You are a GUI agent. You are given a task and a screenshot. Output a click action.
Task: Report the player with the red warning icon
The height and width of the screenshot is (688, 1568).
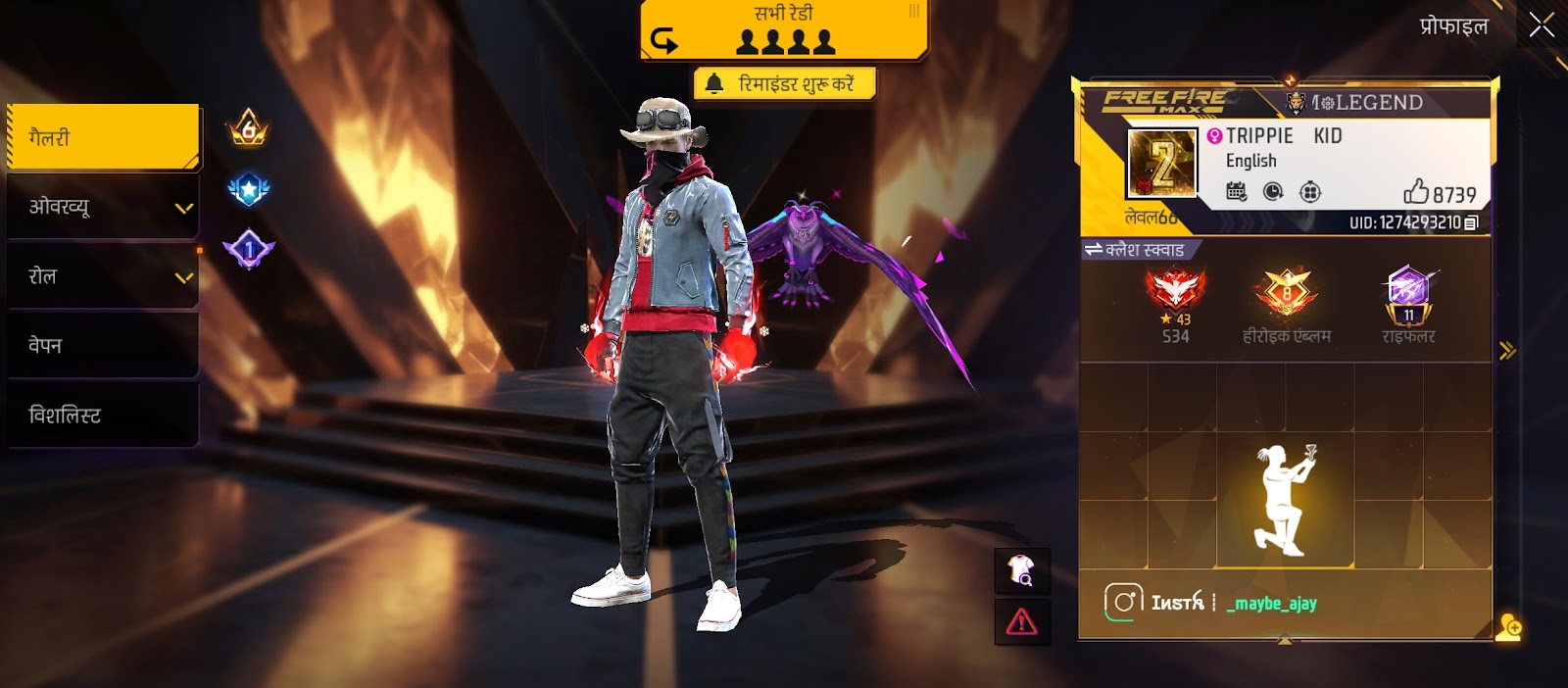click(x=1021, y=621)
